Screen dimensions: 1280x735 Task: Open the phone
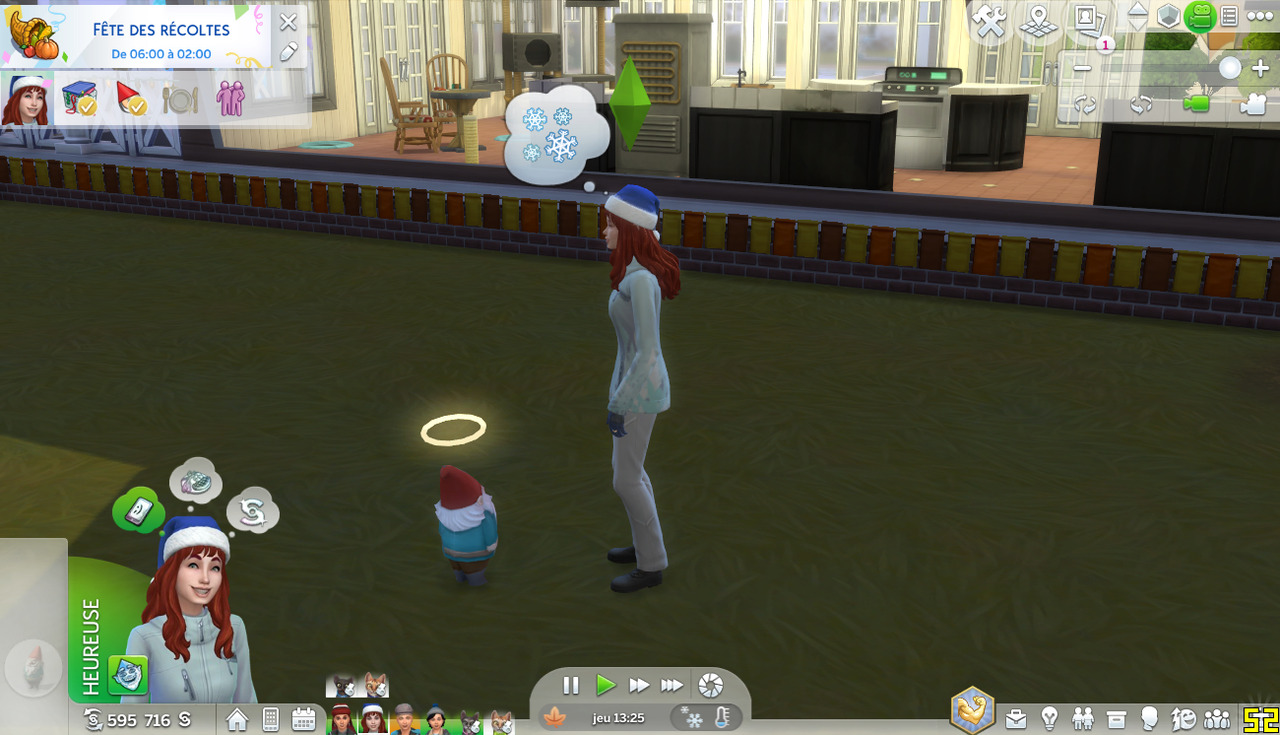tap(270, 719)
